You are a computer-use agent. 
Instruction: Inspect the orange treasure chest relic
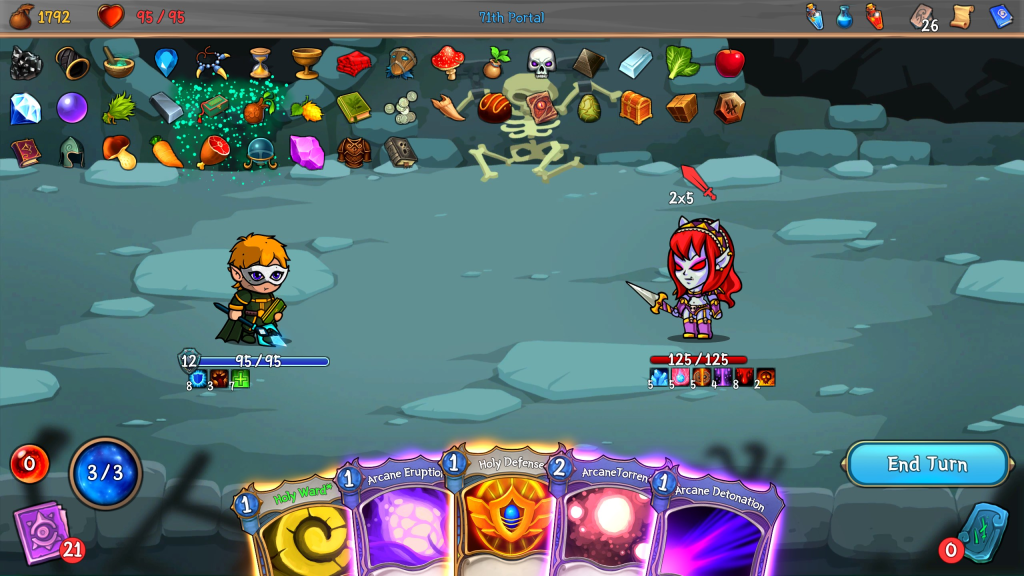coord(636,106)
